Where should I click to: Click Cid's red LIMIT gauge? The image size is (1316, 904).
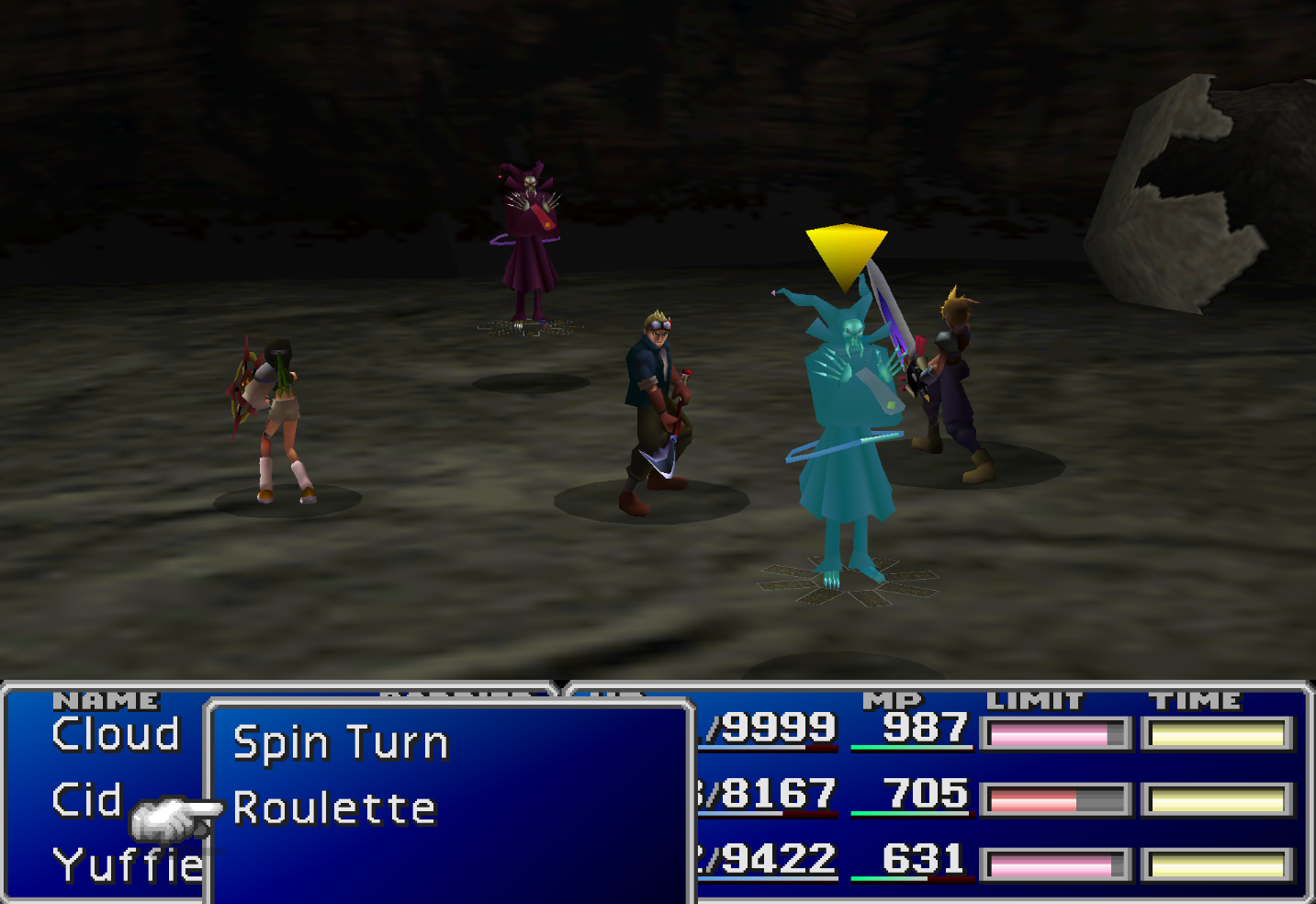[x=1054, y=796]
